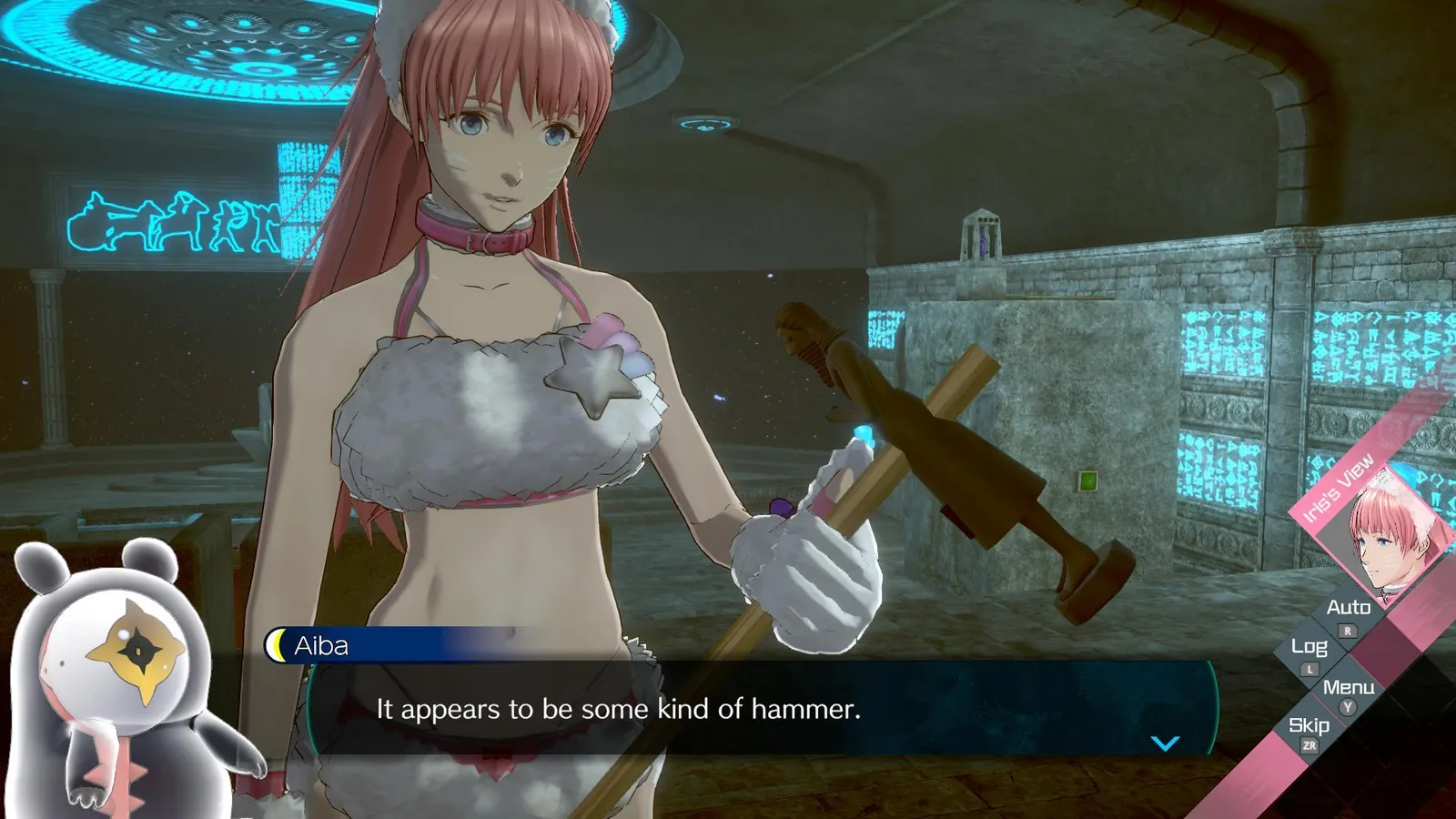This screenshot has height=819, width=1456.
Task: Click the L button icon under Log
Action: click(x=1309, y=669)
